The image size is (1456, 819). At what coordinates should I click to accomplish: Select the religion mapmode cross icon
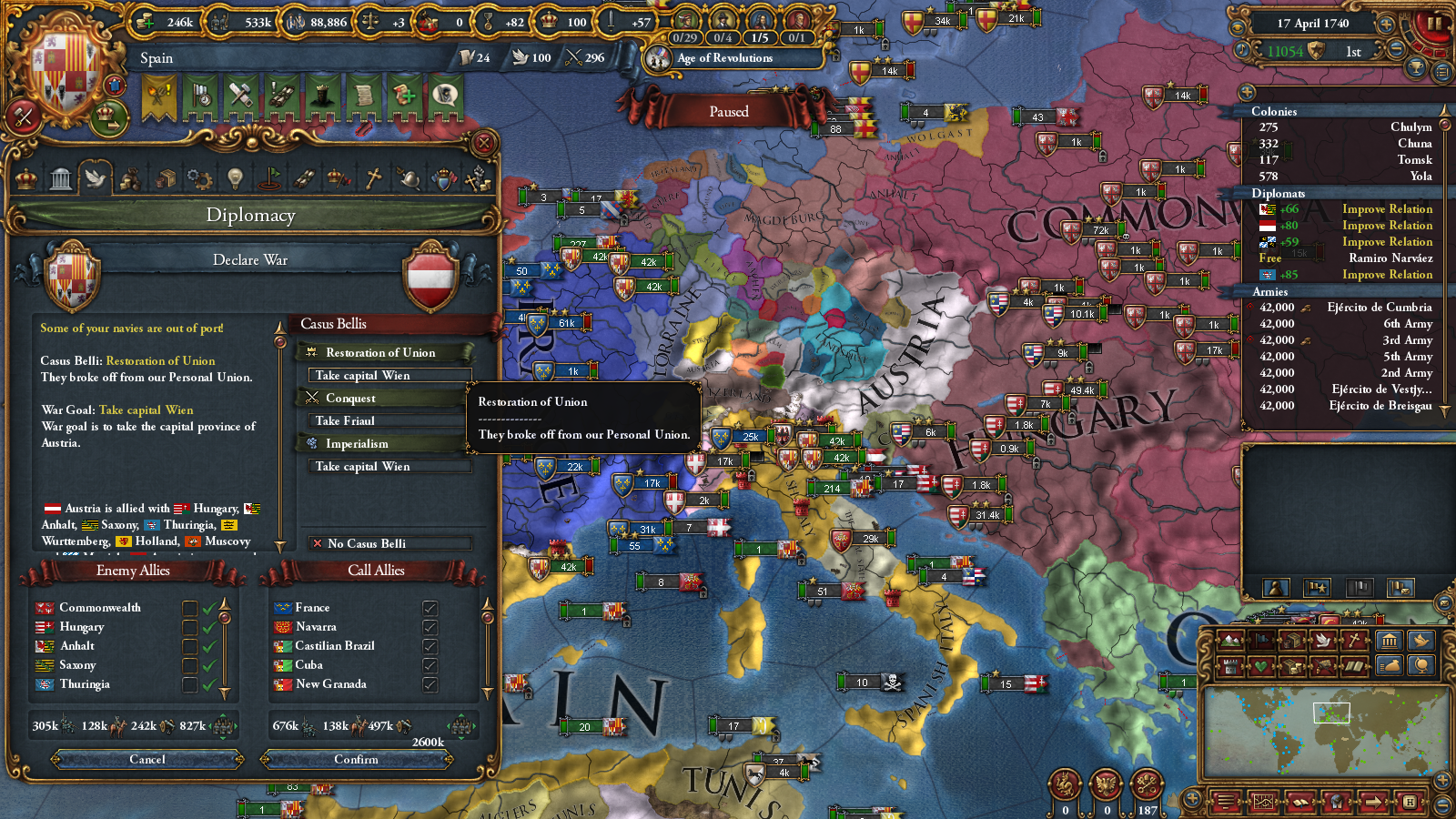coord(1355,640)
